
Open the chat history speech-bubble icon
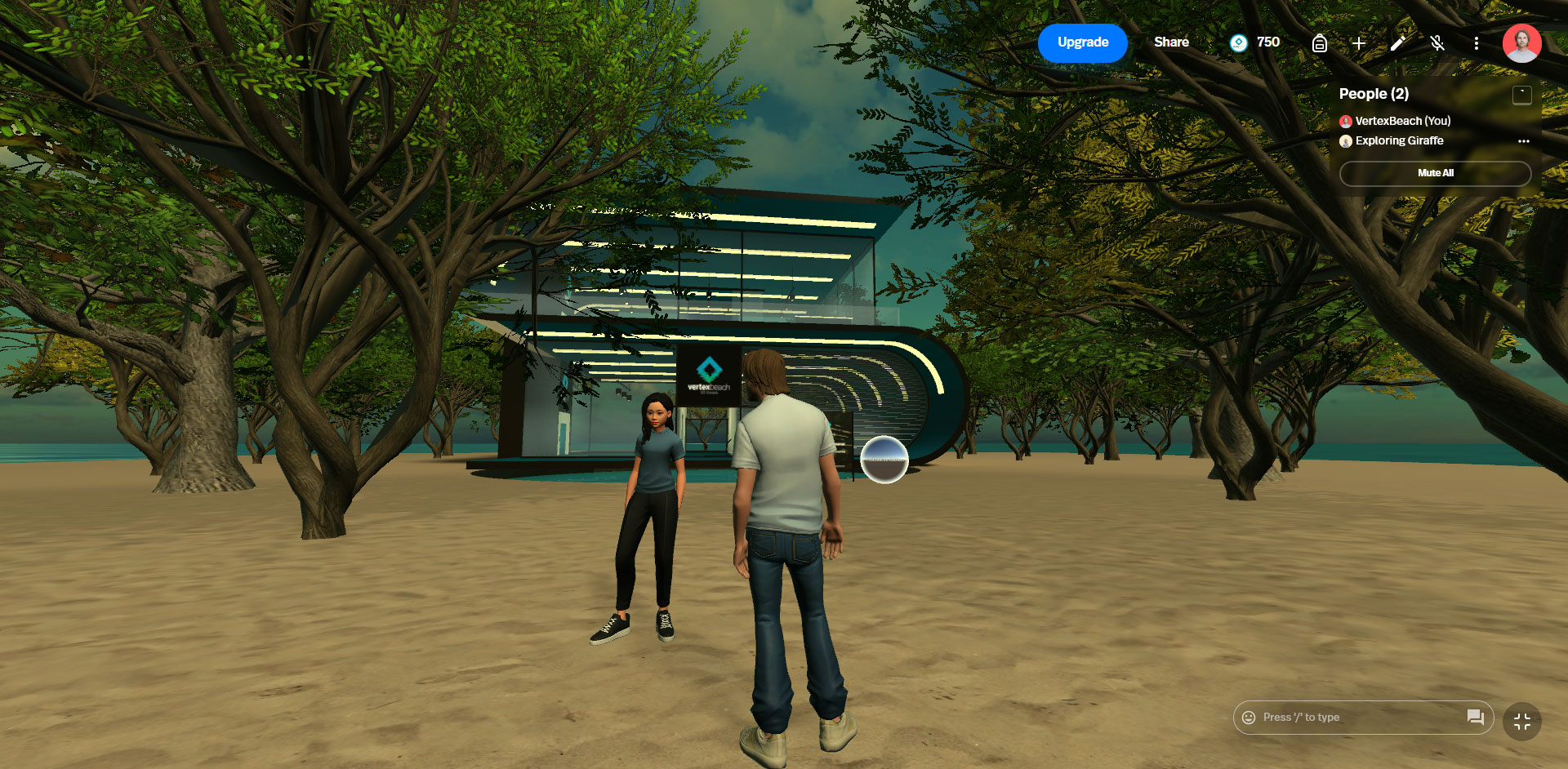(x=1475, y=718)
